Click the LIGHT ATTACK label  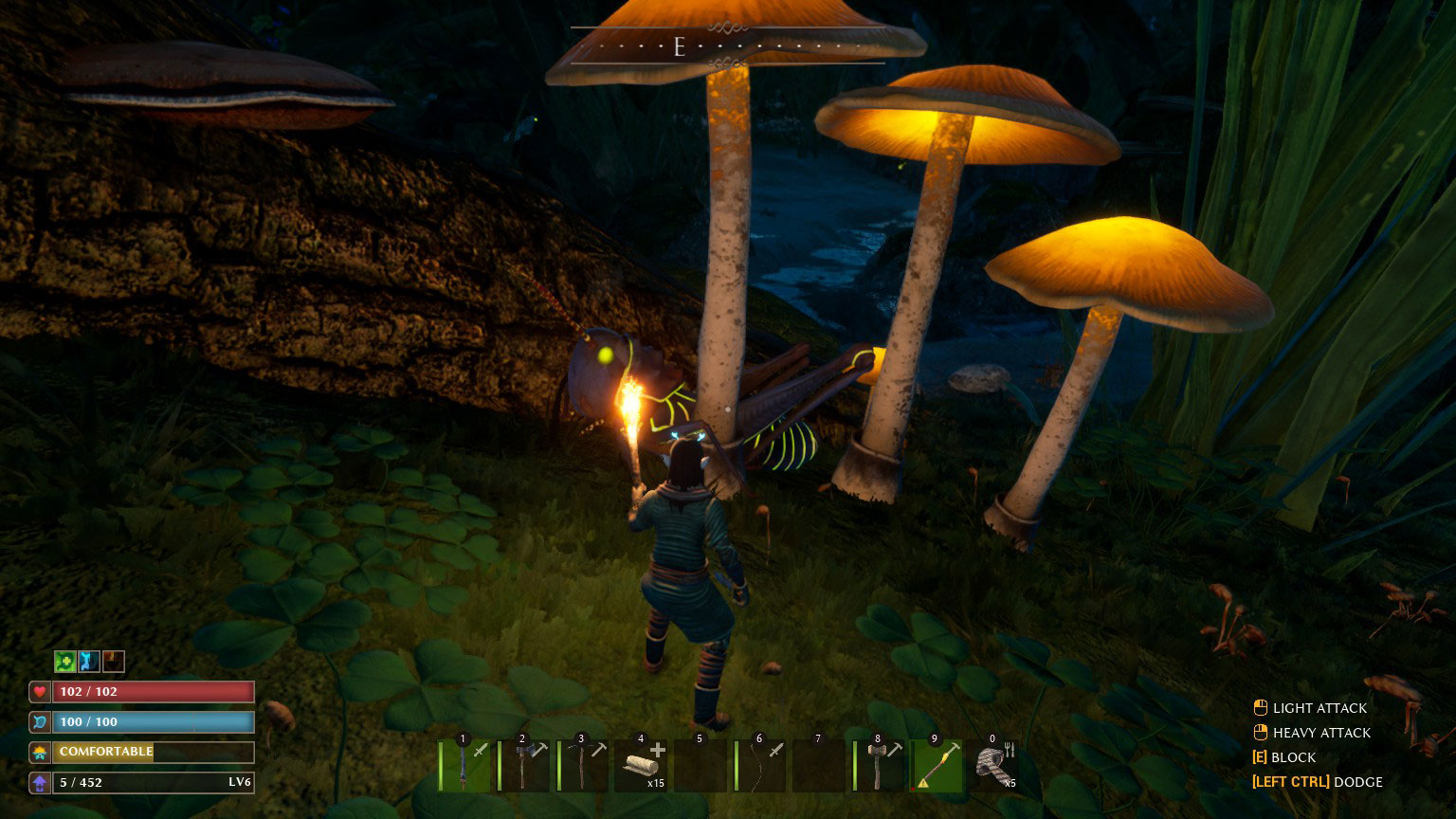coord(1320,708)
